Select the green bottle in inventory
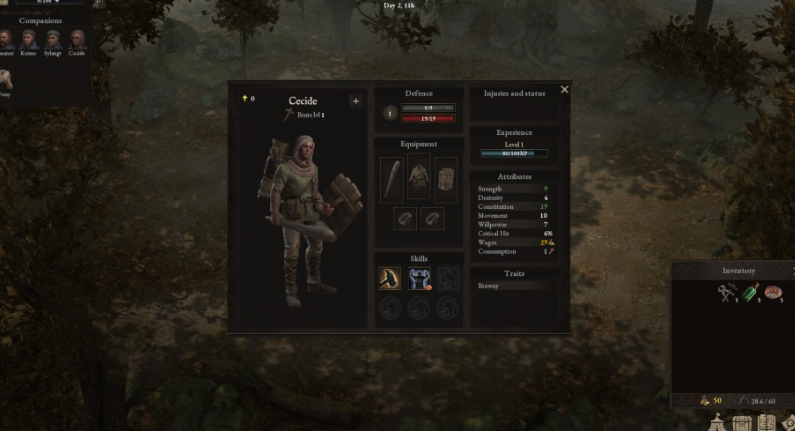 coord(751,292)
